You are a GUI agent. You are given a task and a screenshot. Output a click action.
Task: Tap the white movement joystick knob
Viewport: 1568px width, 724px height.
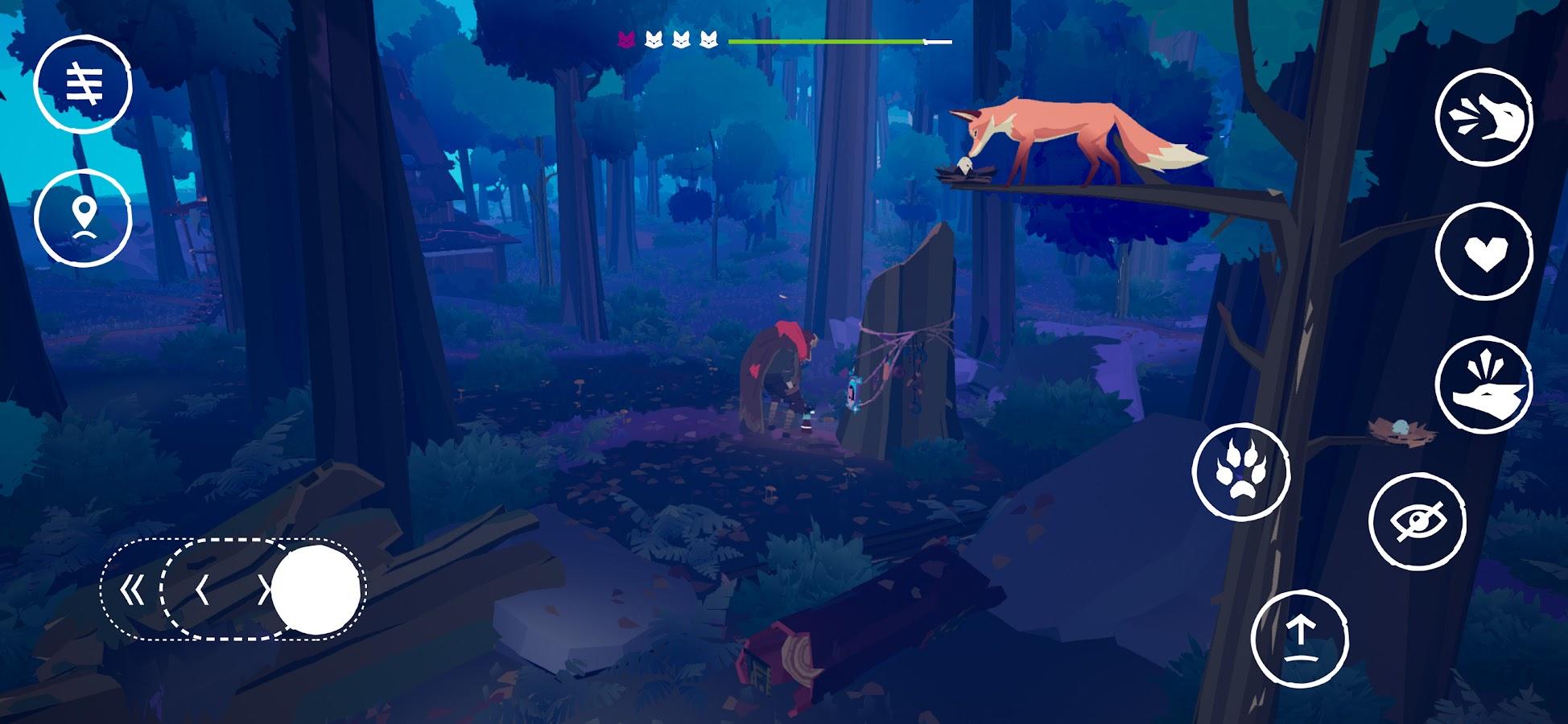point(316,591)
